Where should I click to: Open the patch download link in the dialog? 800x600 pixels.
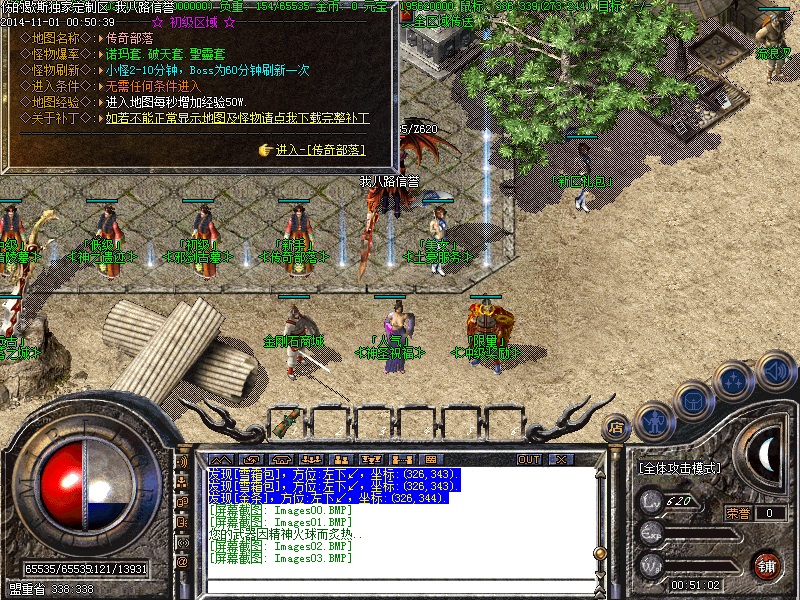[x=237, y=118]
